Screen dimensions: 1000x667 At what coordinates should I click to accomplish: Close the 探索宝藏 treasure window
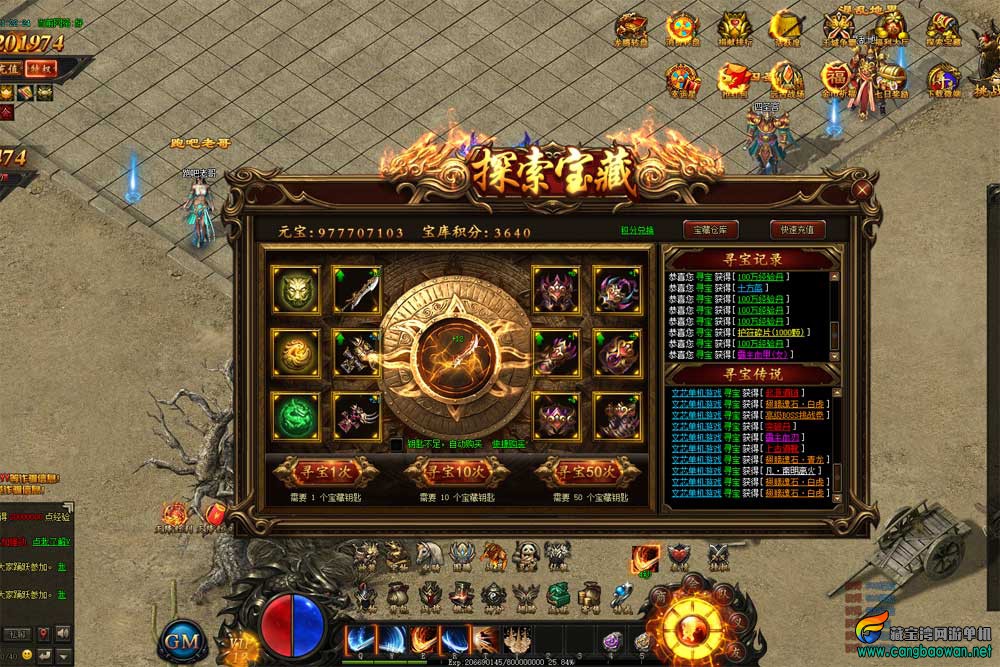coord(862,189)
